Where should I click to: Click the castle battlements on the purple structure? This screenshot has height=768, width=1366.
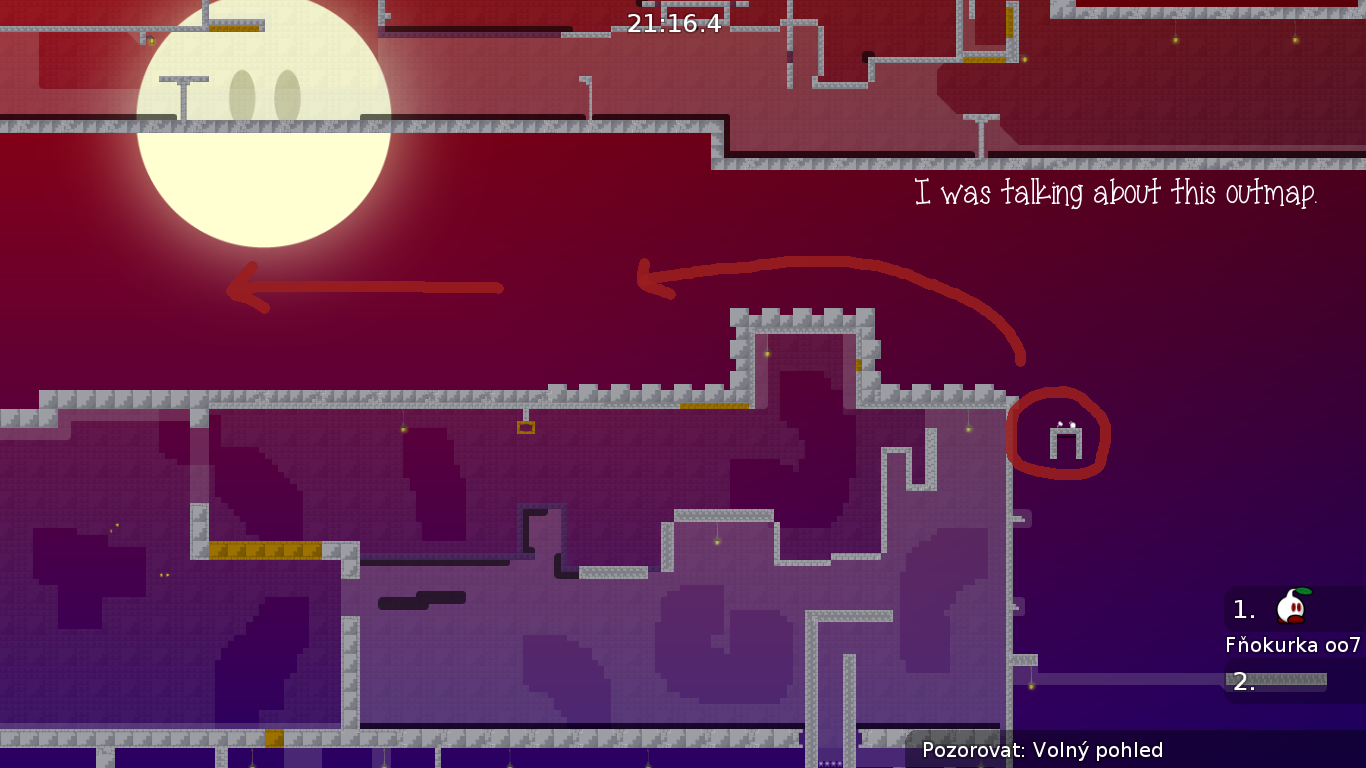click(800, 315)
